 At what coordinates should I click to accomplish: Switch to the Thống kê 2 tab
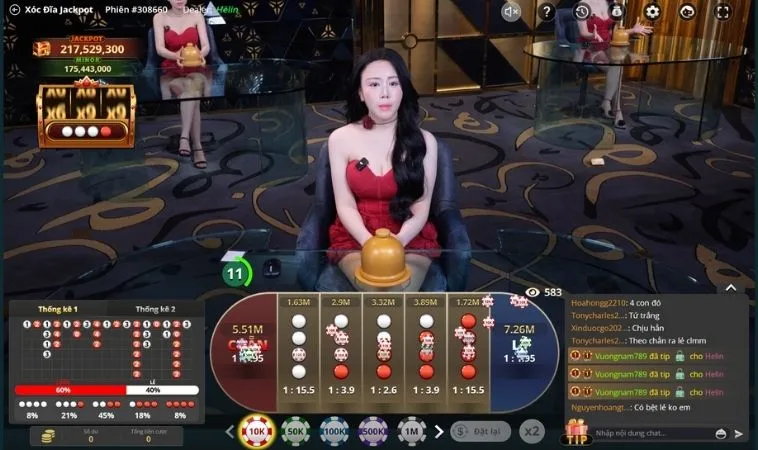(155, 309)
